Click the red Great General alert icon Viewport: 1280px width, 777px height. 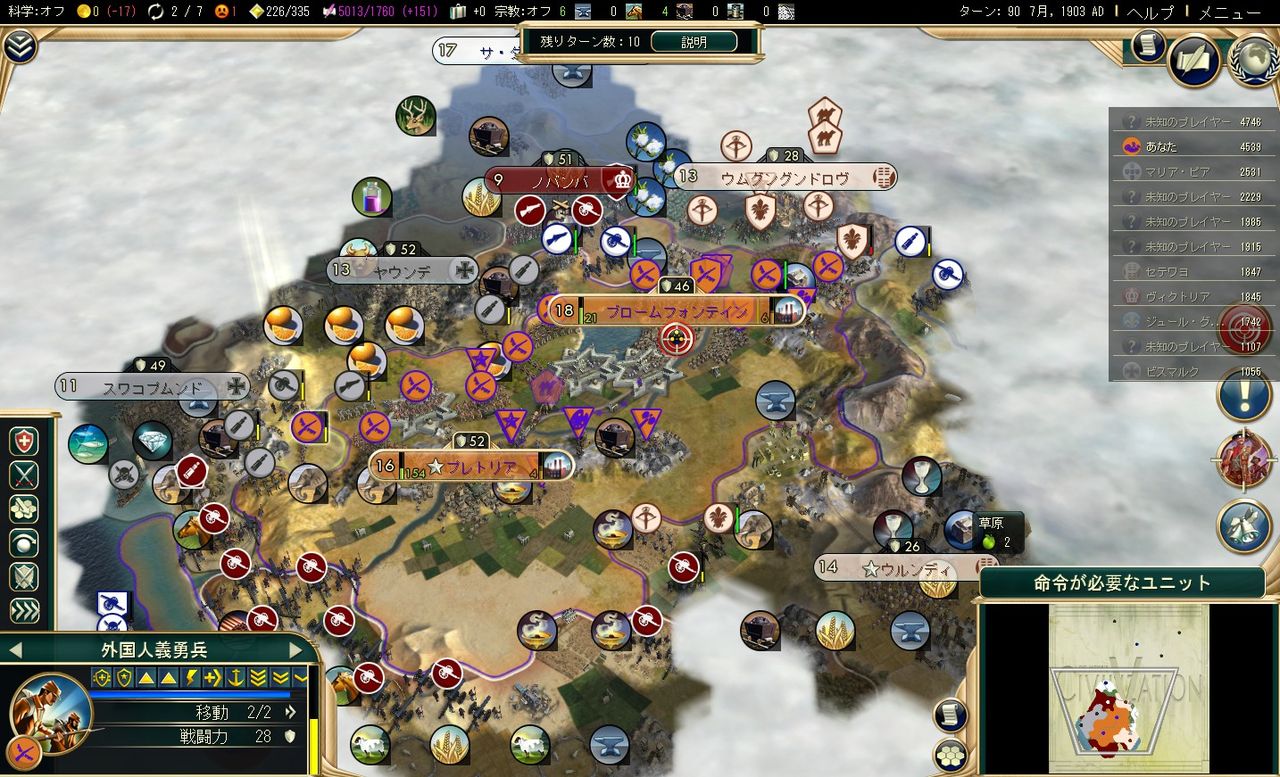(1246, 460)
